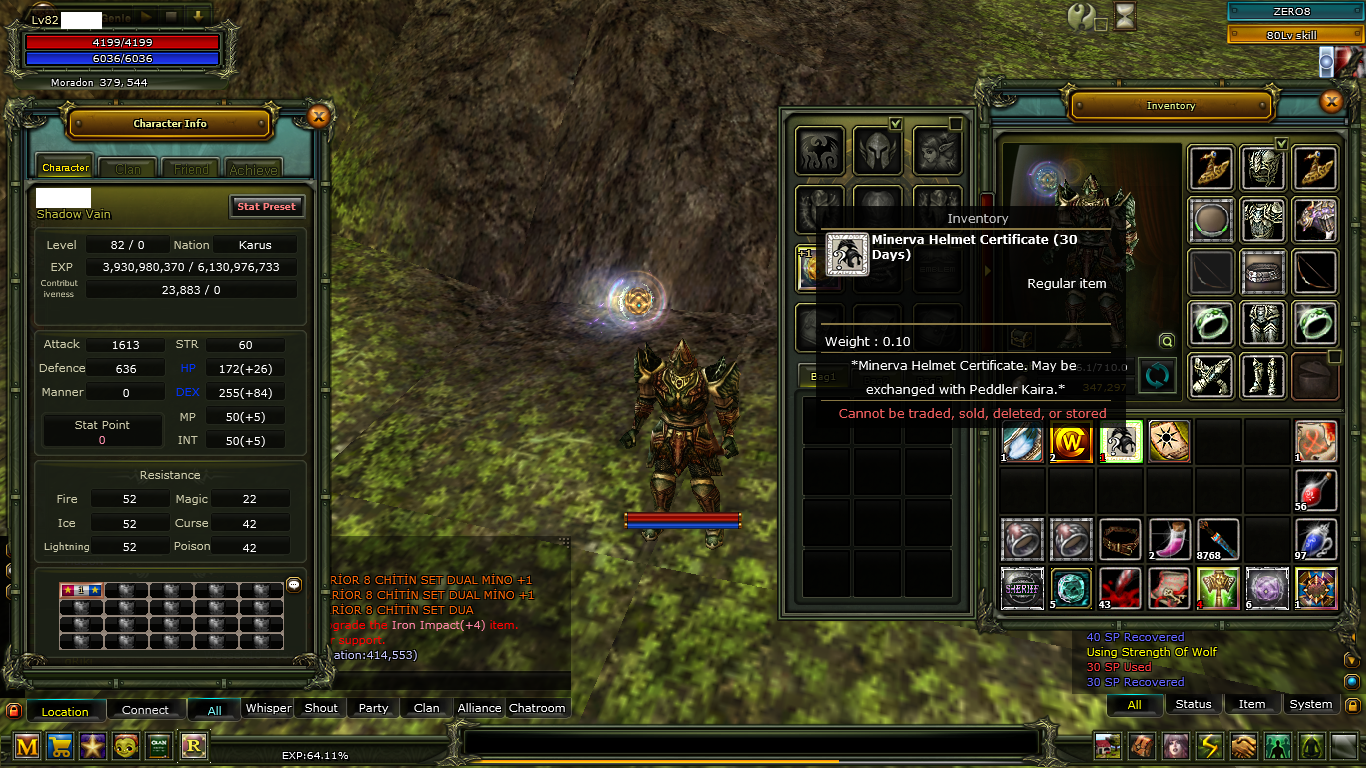Screen dimensions: 1366x768
Task: Click the gold M menu icon
Action: 27,746
